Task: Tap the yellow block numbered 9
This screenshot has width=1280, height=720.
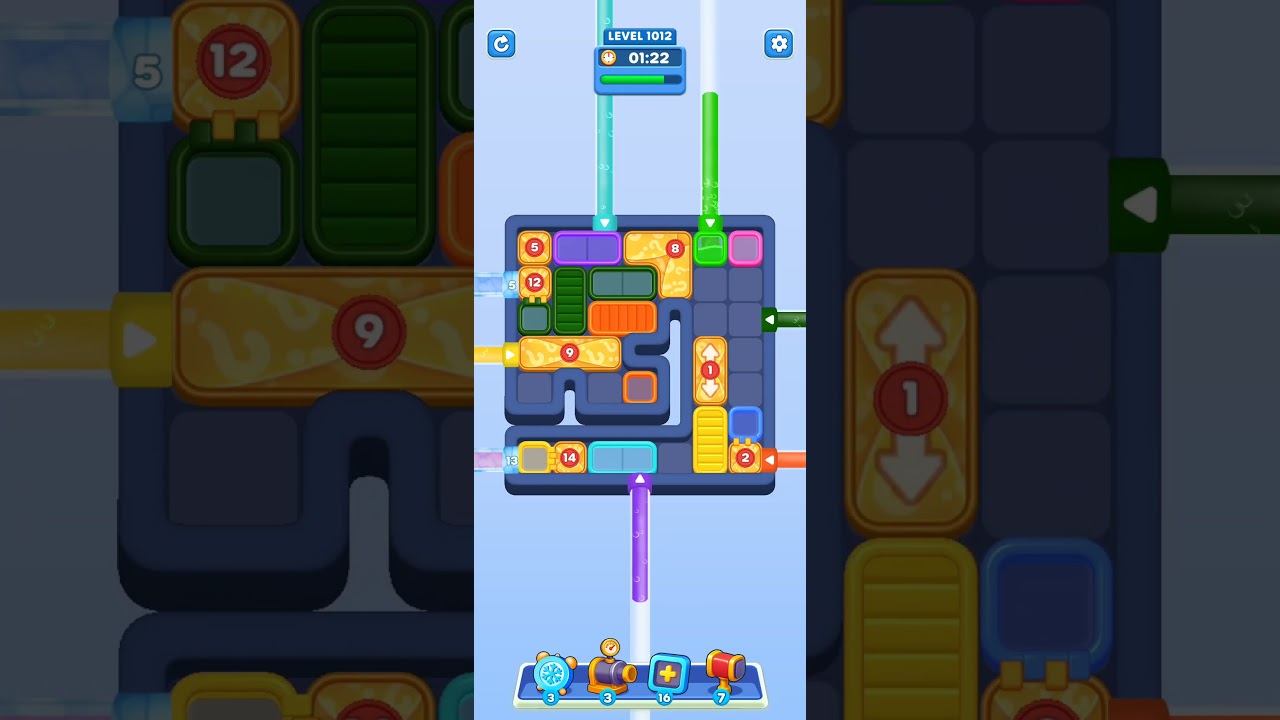Action: [x=571, y=352]
